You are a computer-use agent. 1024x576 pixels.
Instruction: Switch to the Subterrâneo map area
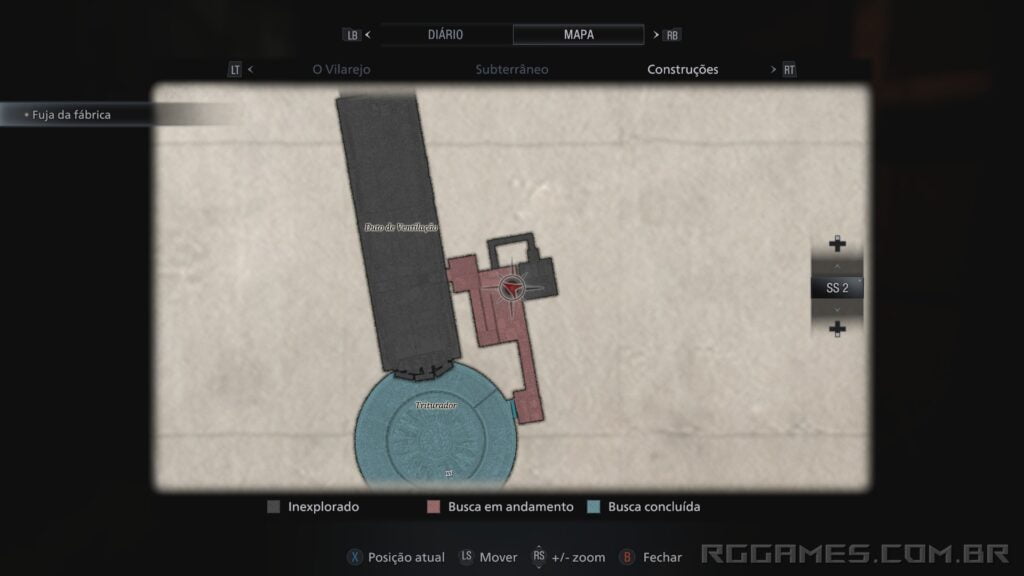512,70
